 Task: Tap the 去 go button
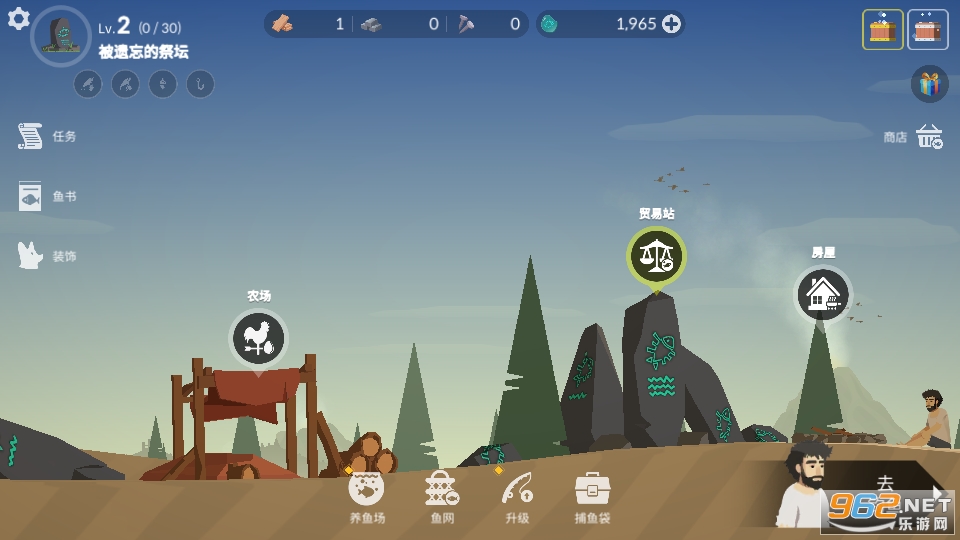886,484
